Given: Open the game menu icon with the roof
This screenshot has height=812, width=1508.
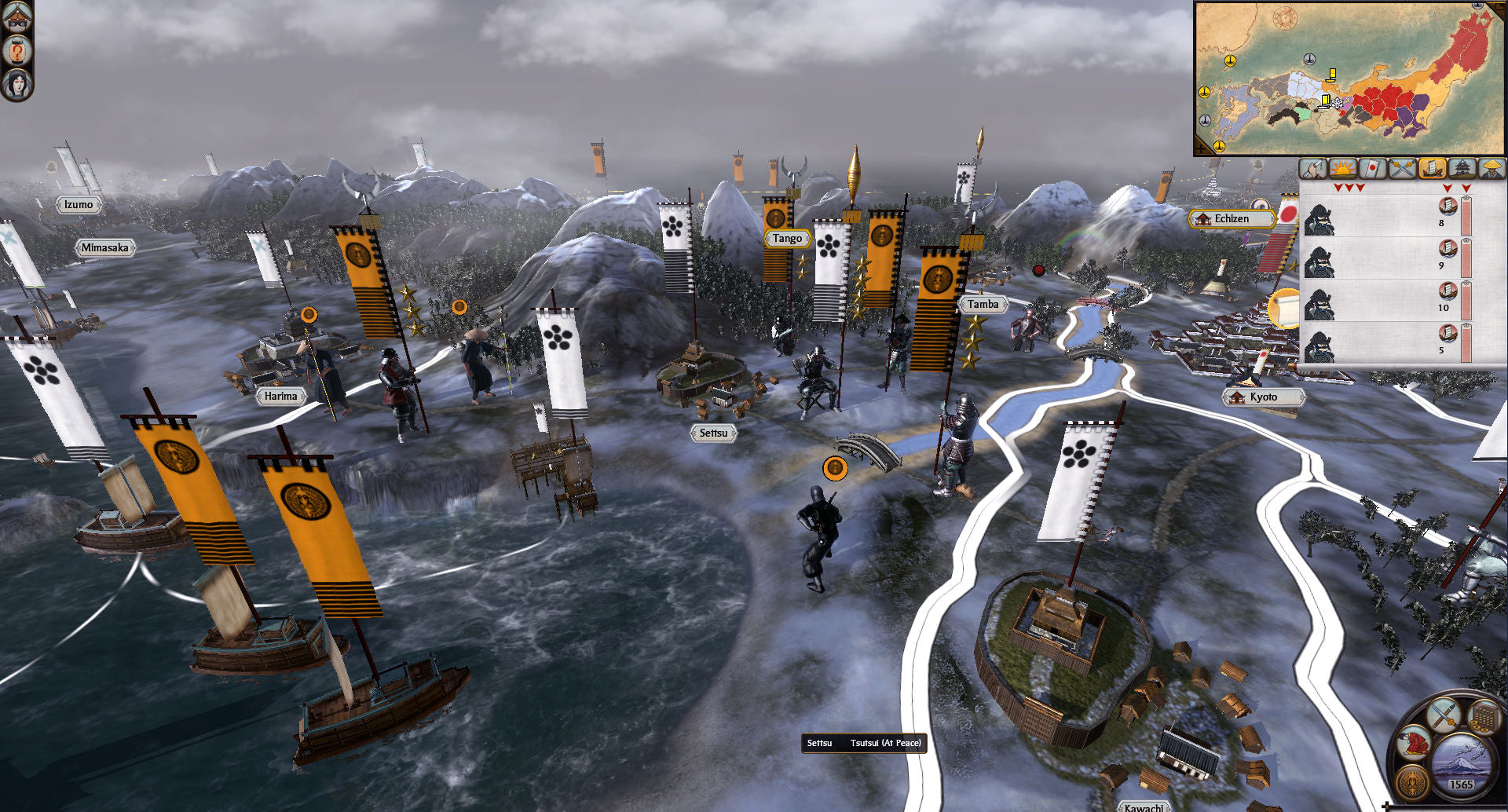Looking at the screenshot, I should [x=17, y=16].
